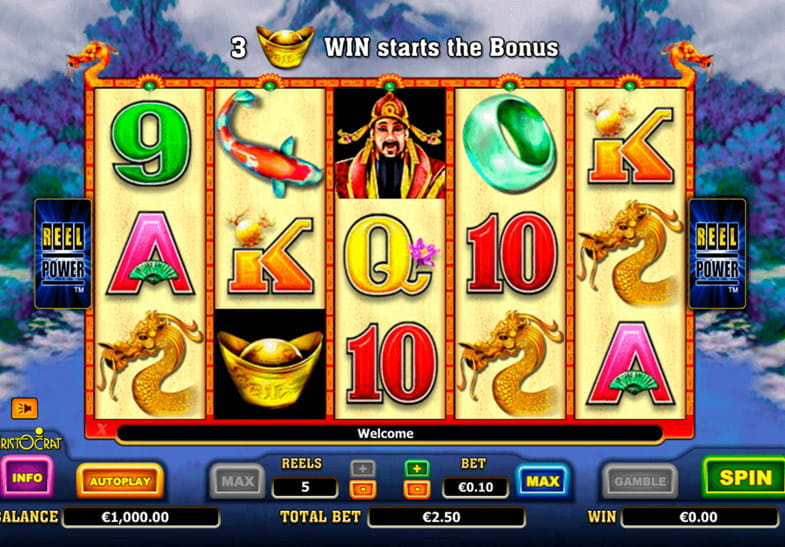
Task: Click the GAMBLE button
Action: pyautogui.click(x=639, y=481)
